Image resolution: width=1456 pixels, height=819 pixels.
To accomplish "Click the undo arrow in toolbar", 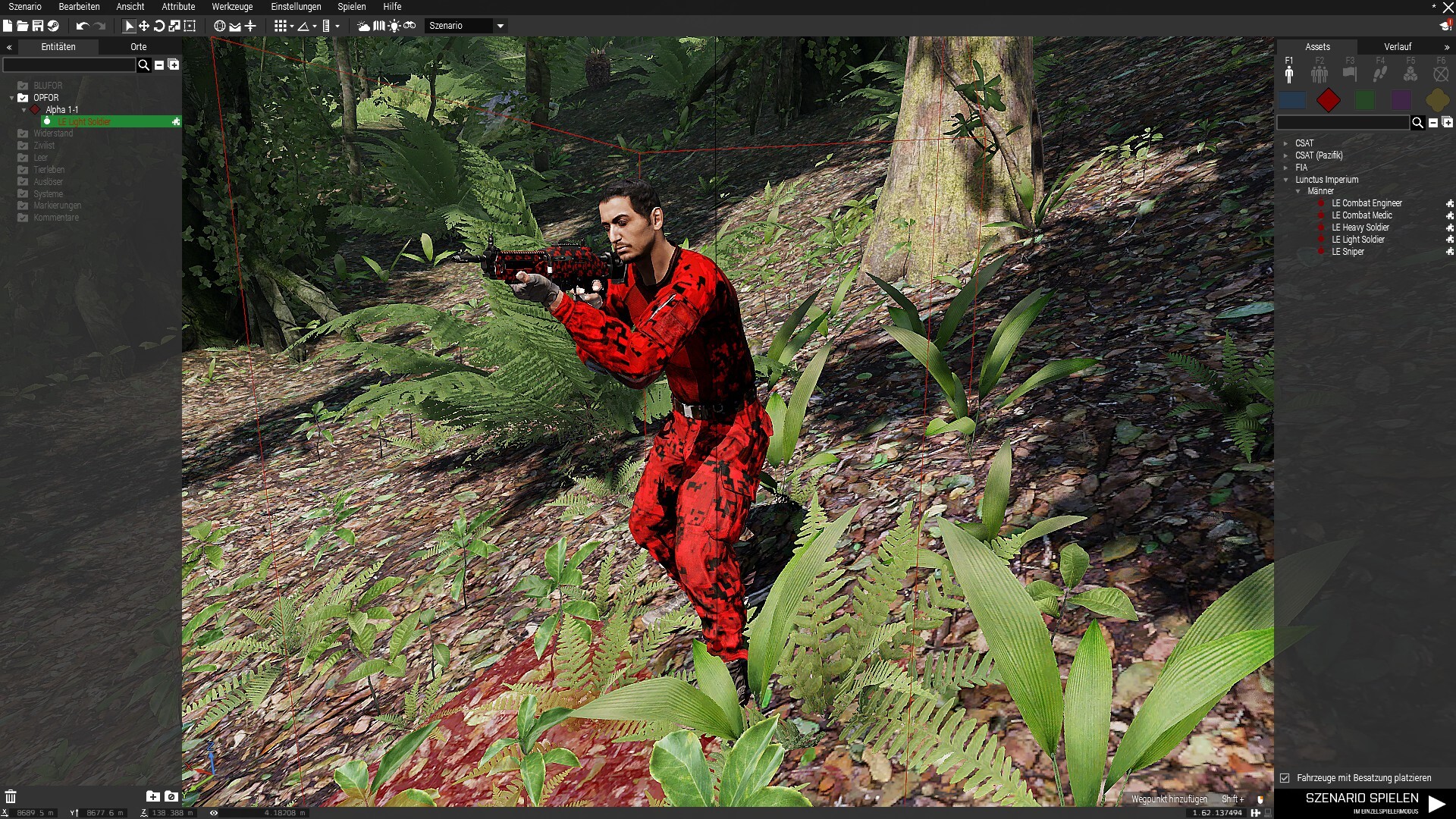I will pyautogui.click(x=82, y=27).
